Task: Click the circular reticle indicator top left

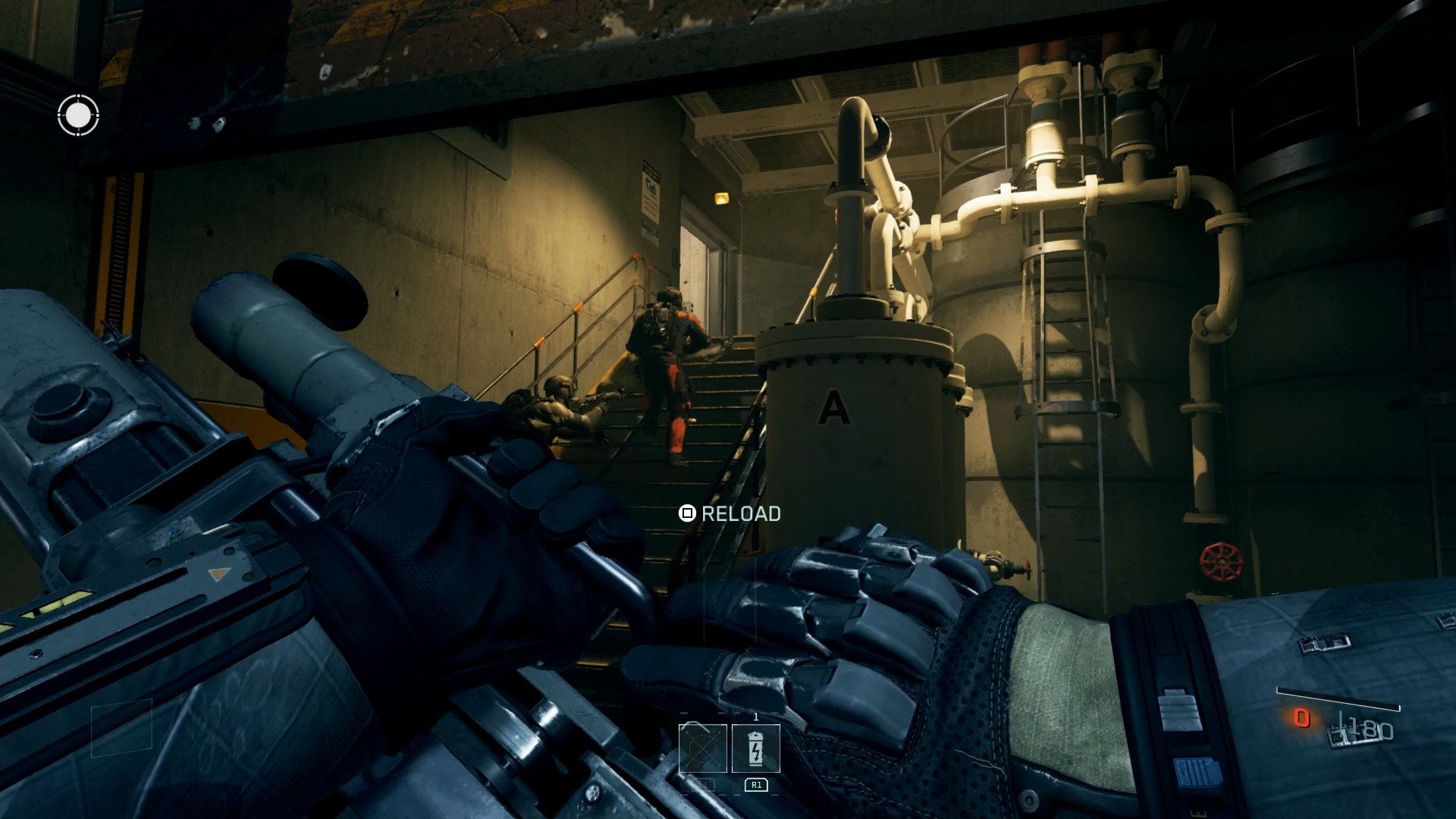Action: point(80,116)
